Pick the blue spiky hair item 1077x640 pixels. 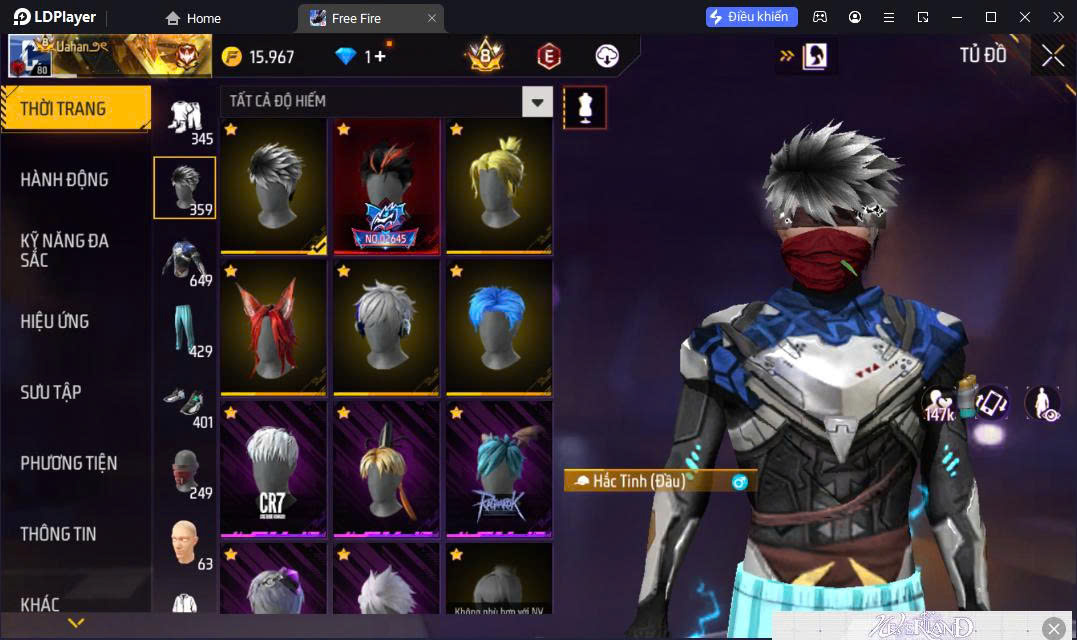coord(498,326)
